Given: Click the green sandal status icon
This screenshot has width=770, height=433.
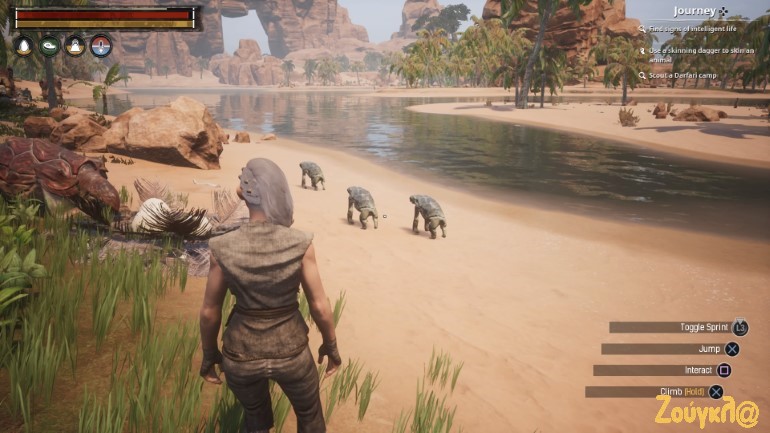Looking at the screenshot, I should click(49, 46).
